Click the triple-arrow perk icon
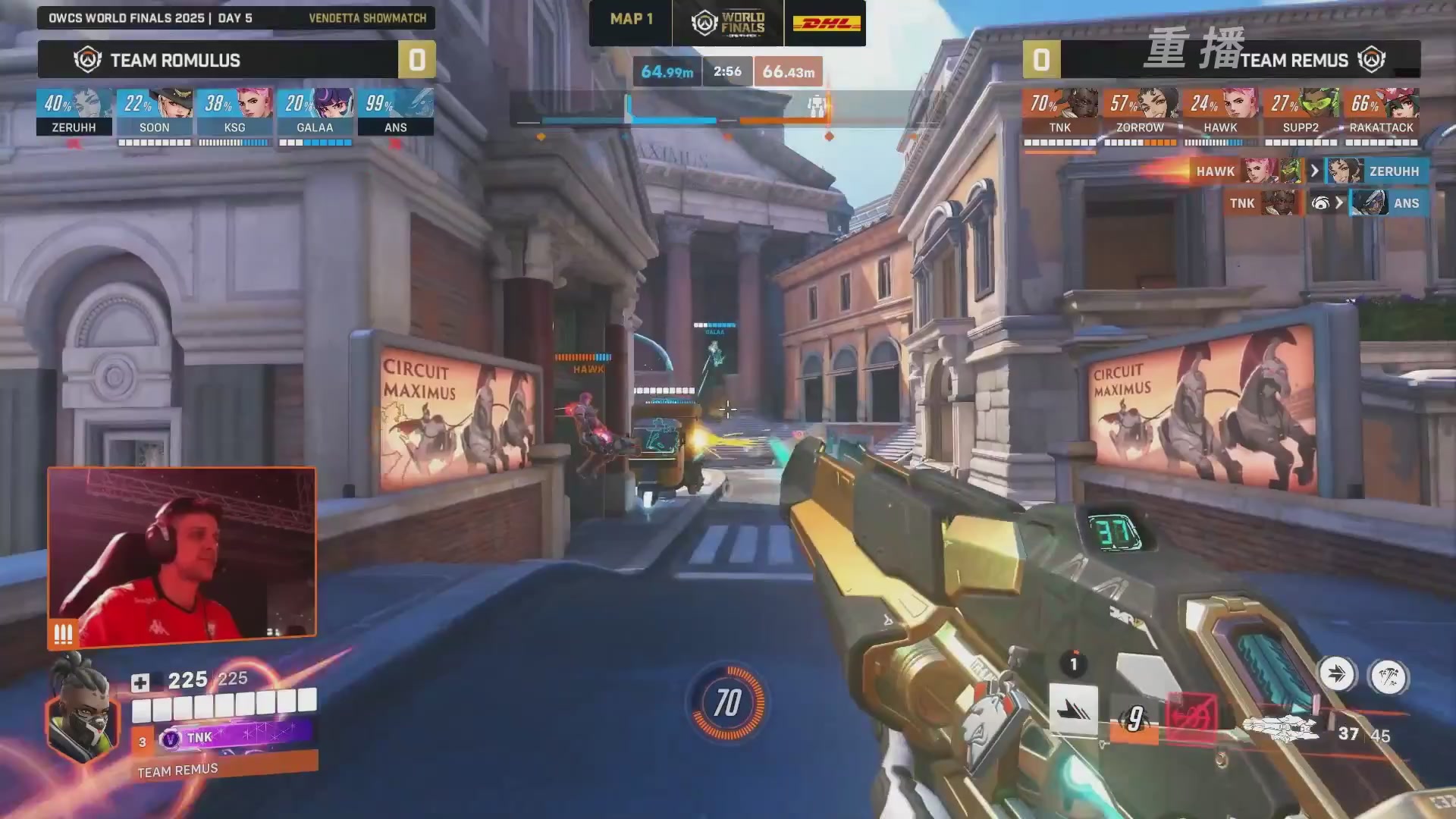 pos(1336,674)
